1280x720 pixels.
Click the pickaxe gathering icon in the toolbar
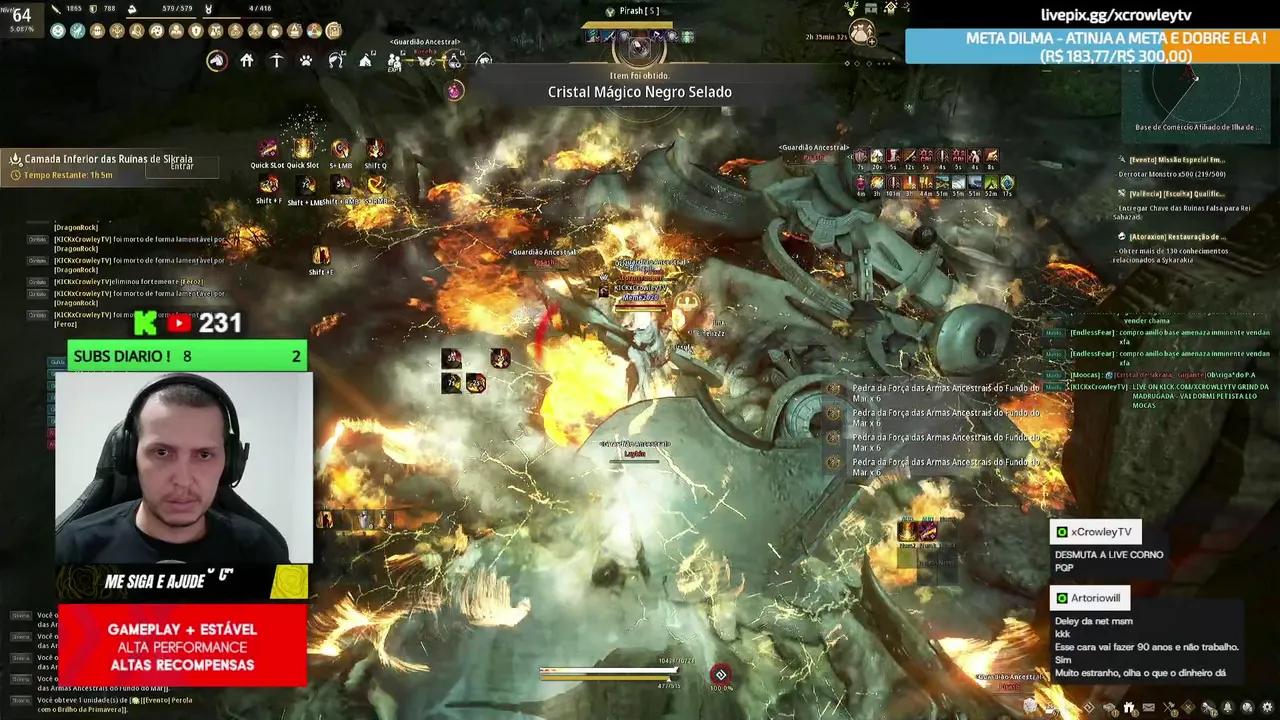tap(277, 58)
